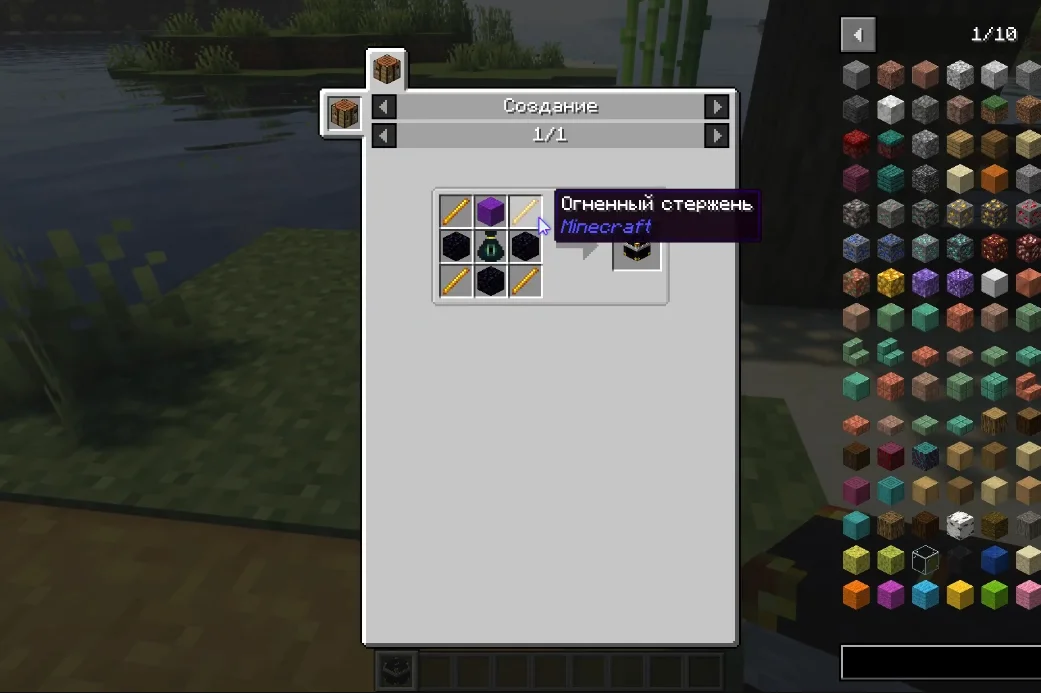Select the purple block ingredient in the recipe
The height and width of the screenshot is (693, 1041).
[x=490, y=211]
